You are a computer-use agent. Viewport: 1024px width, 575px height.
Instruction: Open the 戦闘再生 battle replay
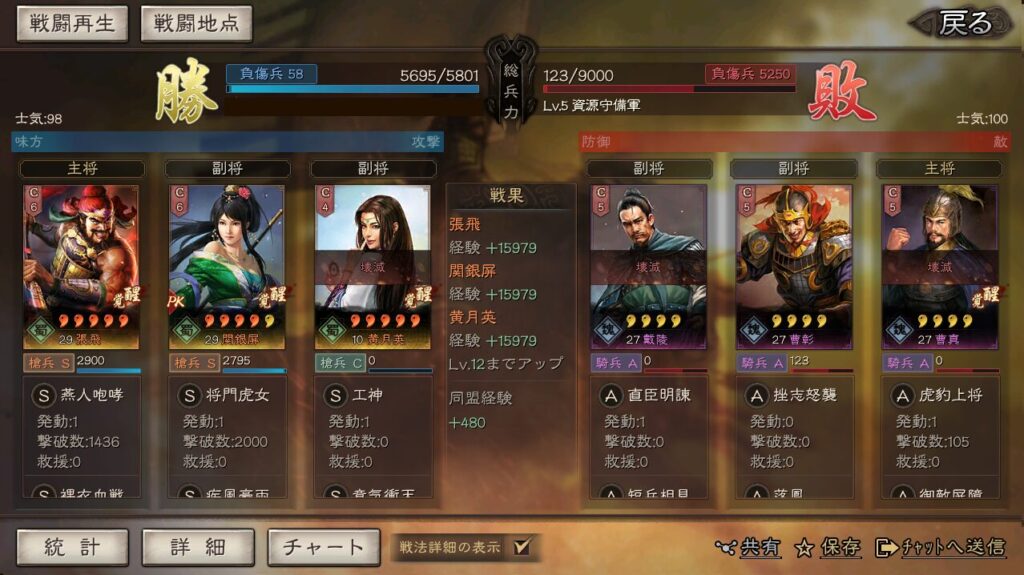click(72, 24)
